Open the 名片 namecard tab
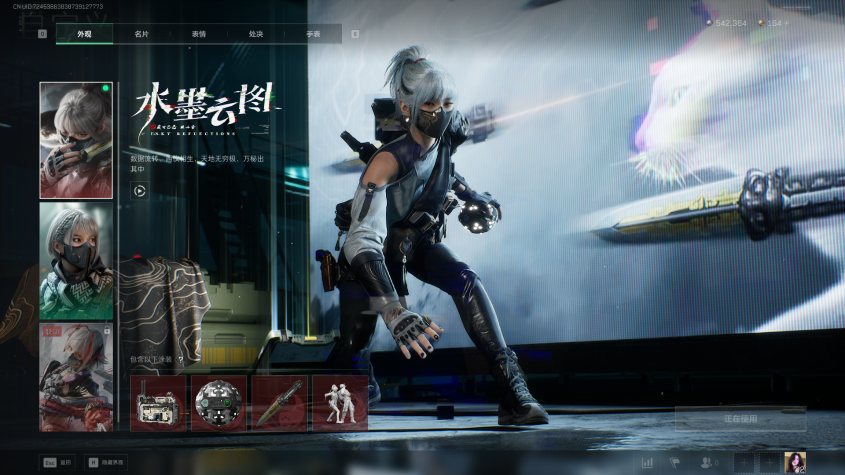This screenshot has width=845, height=475. point(142,34)
